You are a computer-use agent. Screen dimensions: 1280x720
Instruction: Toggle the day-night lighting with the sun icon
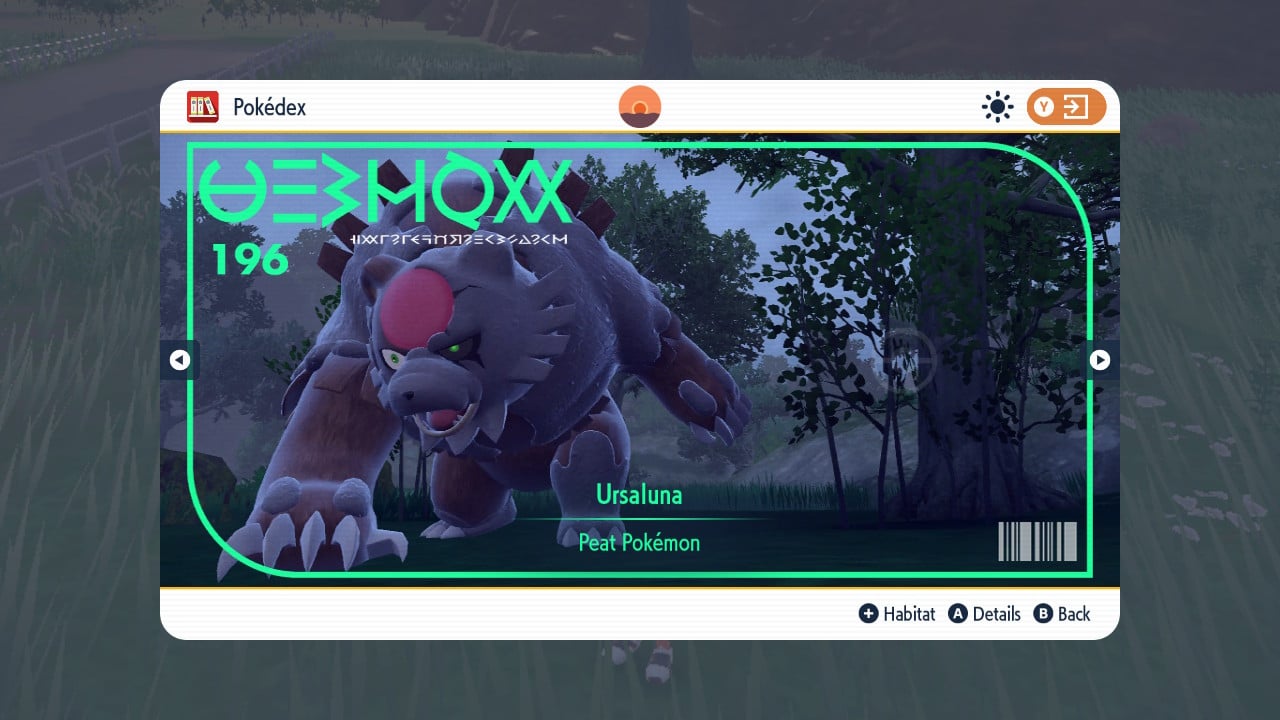click(x=997, y=107)
